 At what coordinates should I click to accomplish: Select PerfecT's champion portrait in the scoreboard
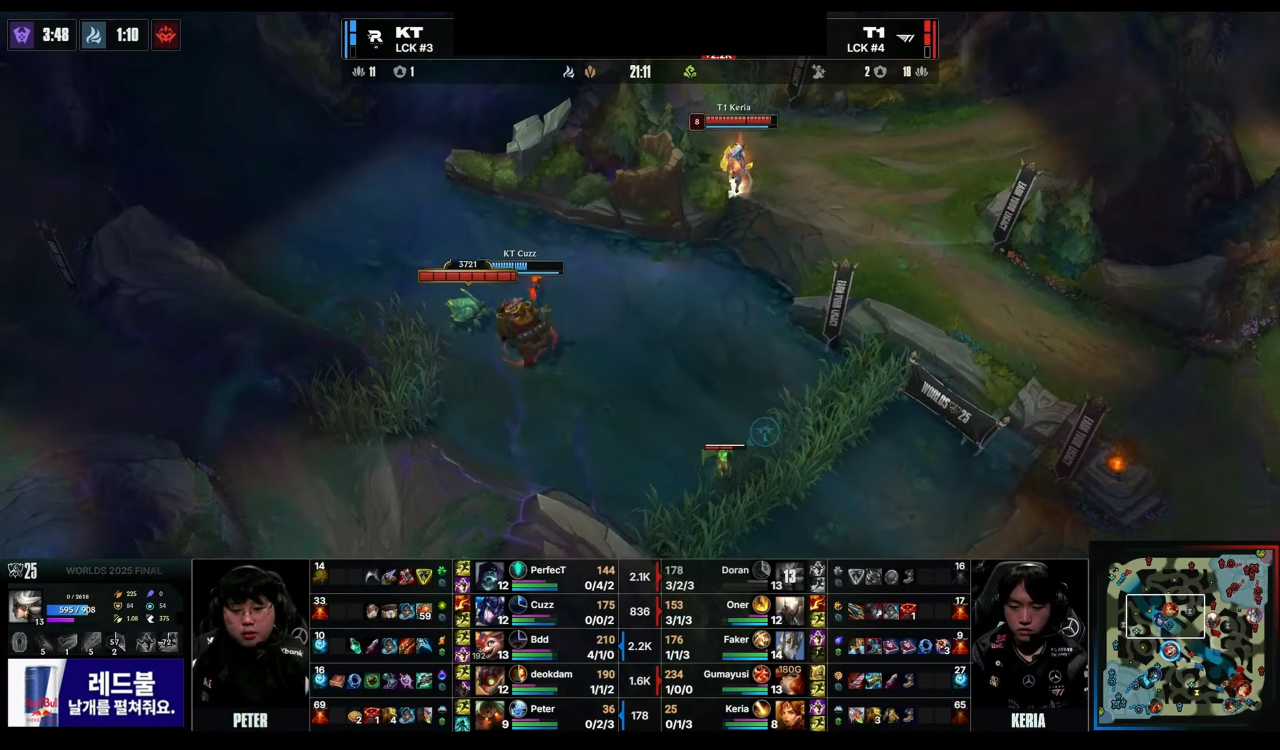[x=490, y=576]
